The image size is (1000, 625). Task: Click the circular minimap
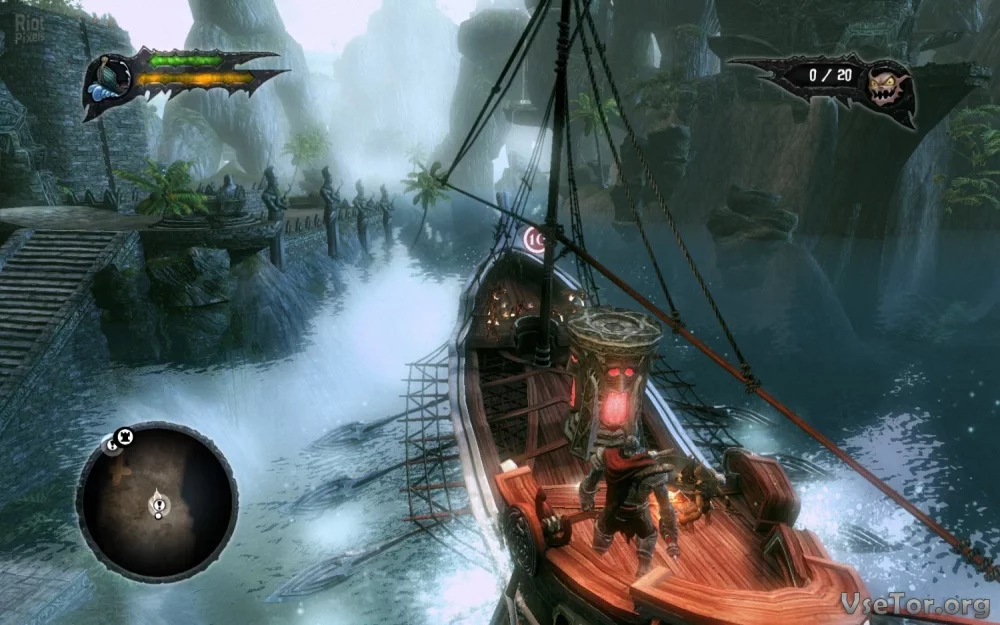[x=157, y=501]
